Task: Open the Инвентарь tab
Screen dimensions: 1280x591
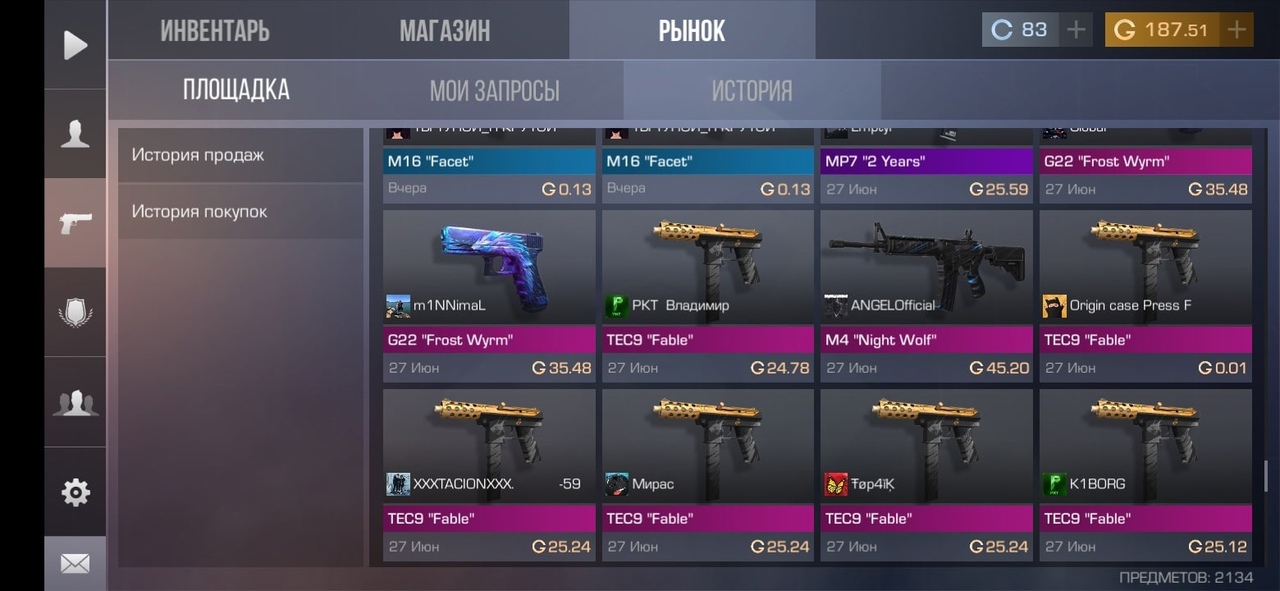Action: pyautogui.click(x=215, y=31)
